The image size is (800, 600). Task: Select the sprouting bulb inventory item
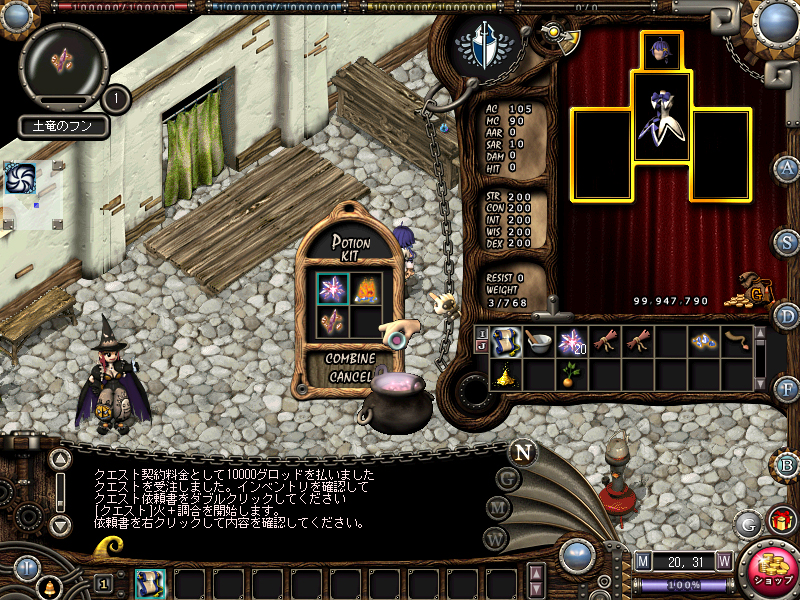coord(572,374)
